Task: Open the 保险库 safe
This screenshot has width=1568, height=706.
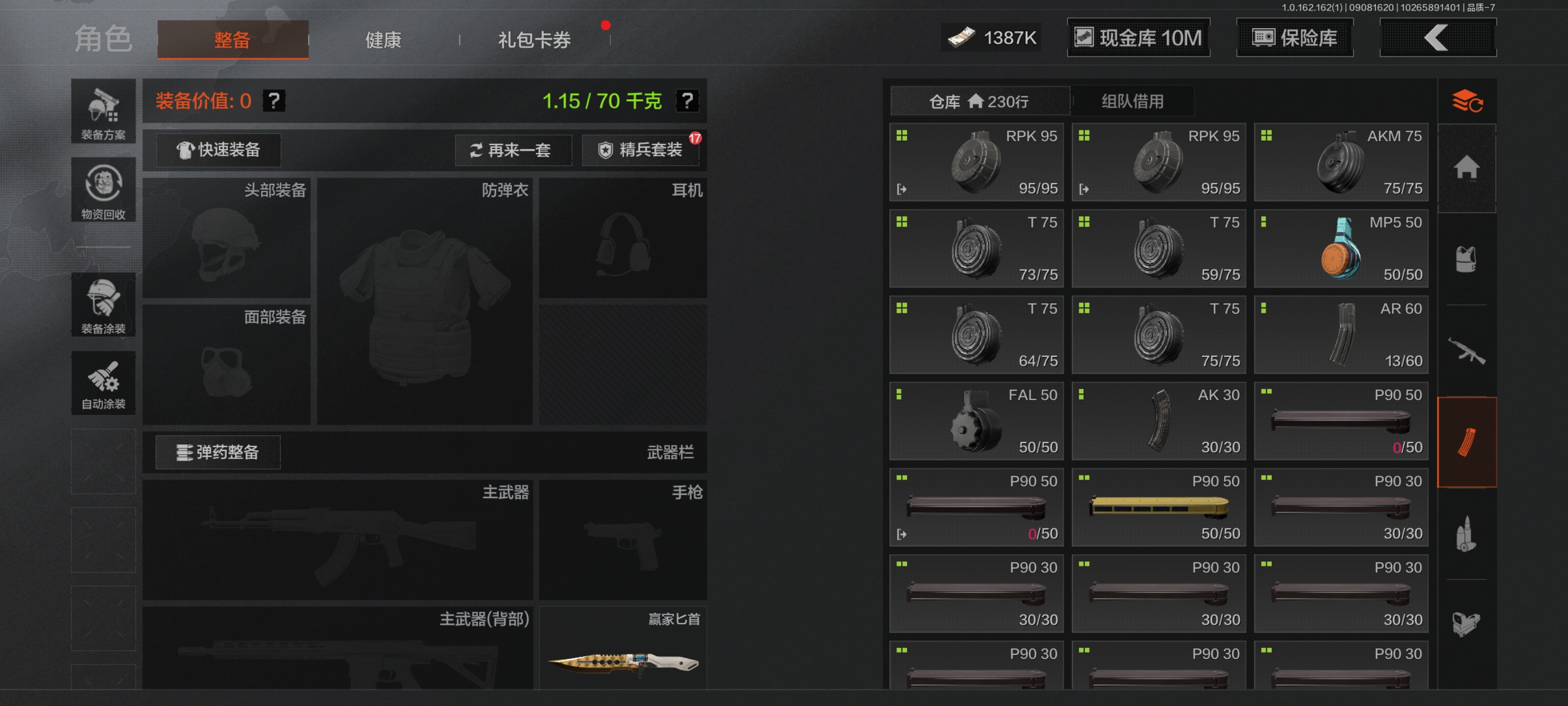Action: (1294, 38)
